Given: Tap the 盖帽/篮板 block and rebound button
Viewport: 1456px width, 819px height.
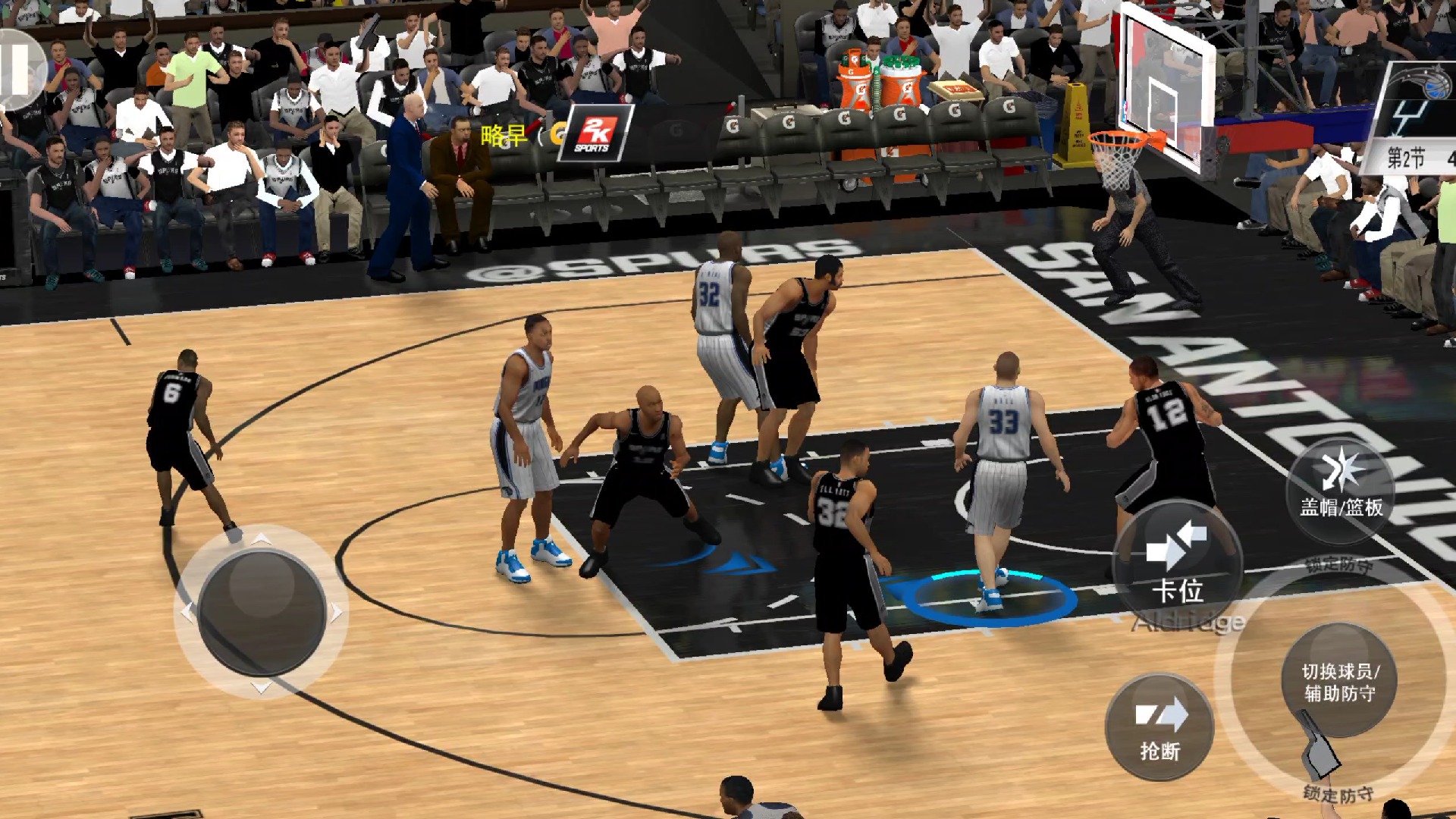Looking at the screenshot, I should pos(1340,489).
